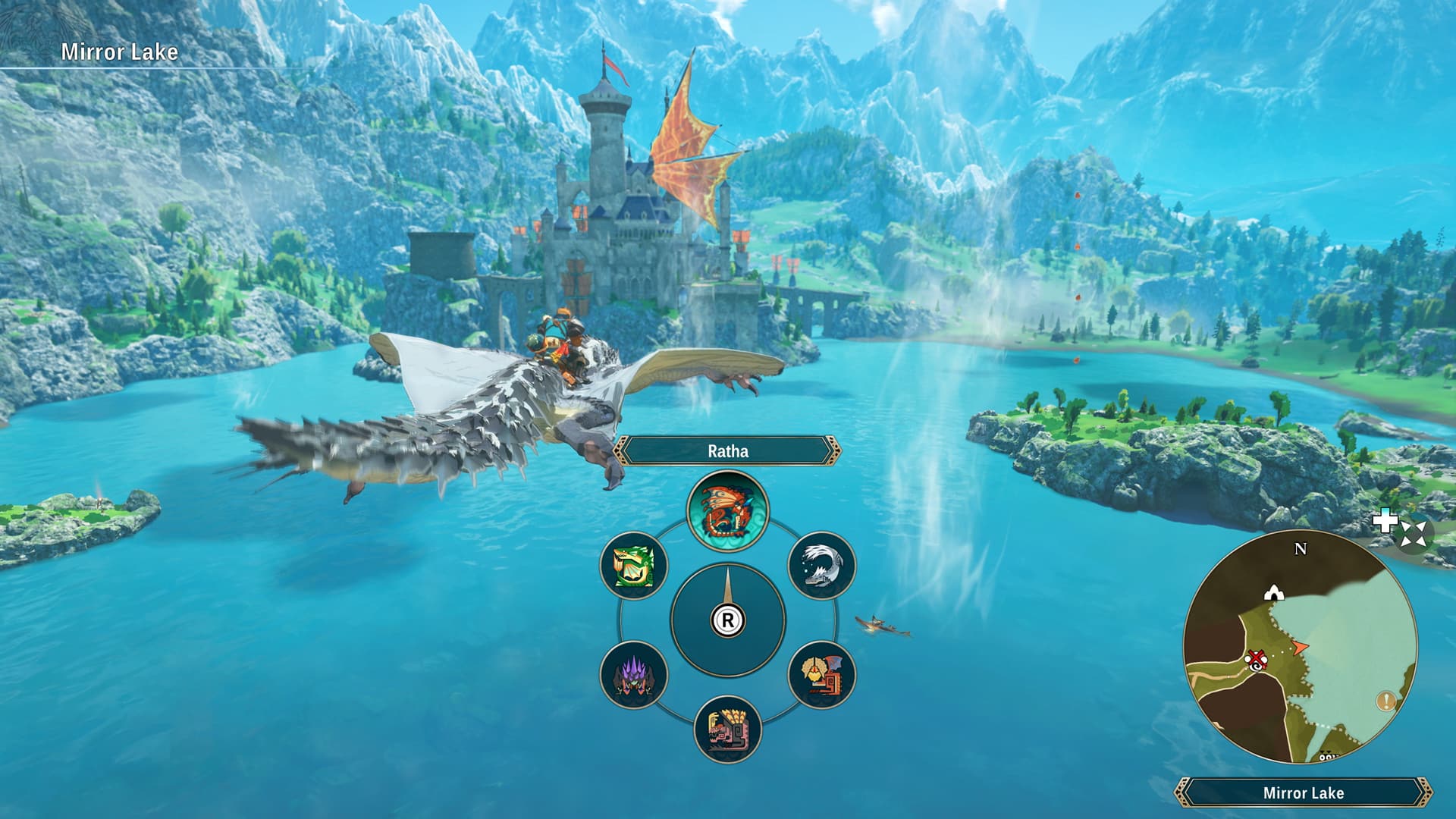This screenshot has height=819, width=1456.
Task: Click the N compass indicator on the minimap
Action: pos(1300,548)
